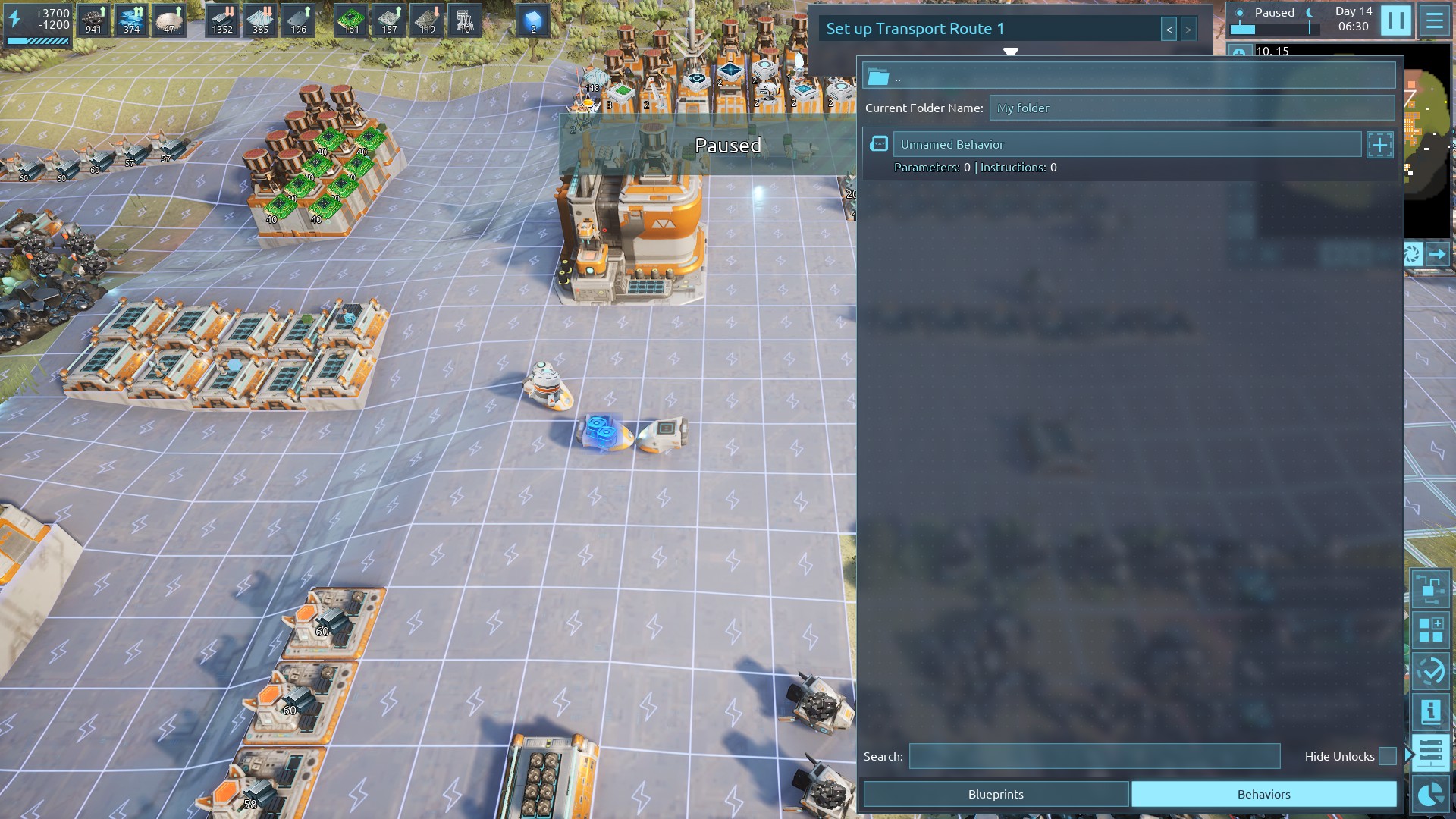Click the minimap overview
1456x819 pixels.
point(1427,144)
